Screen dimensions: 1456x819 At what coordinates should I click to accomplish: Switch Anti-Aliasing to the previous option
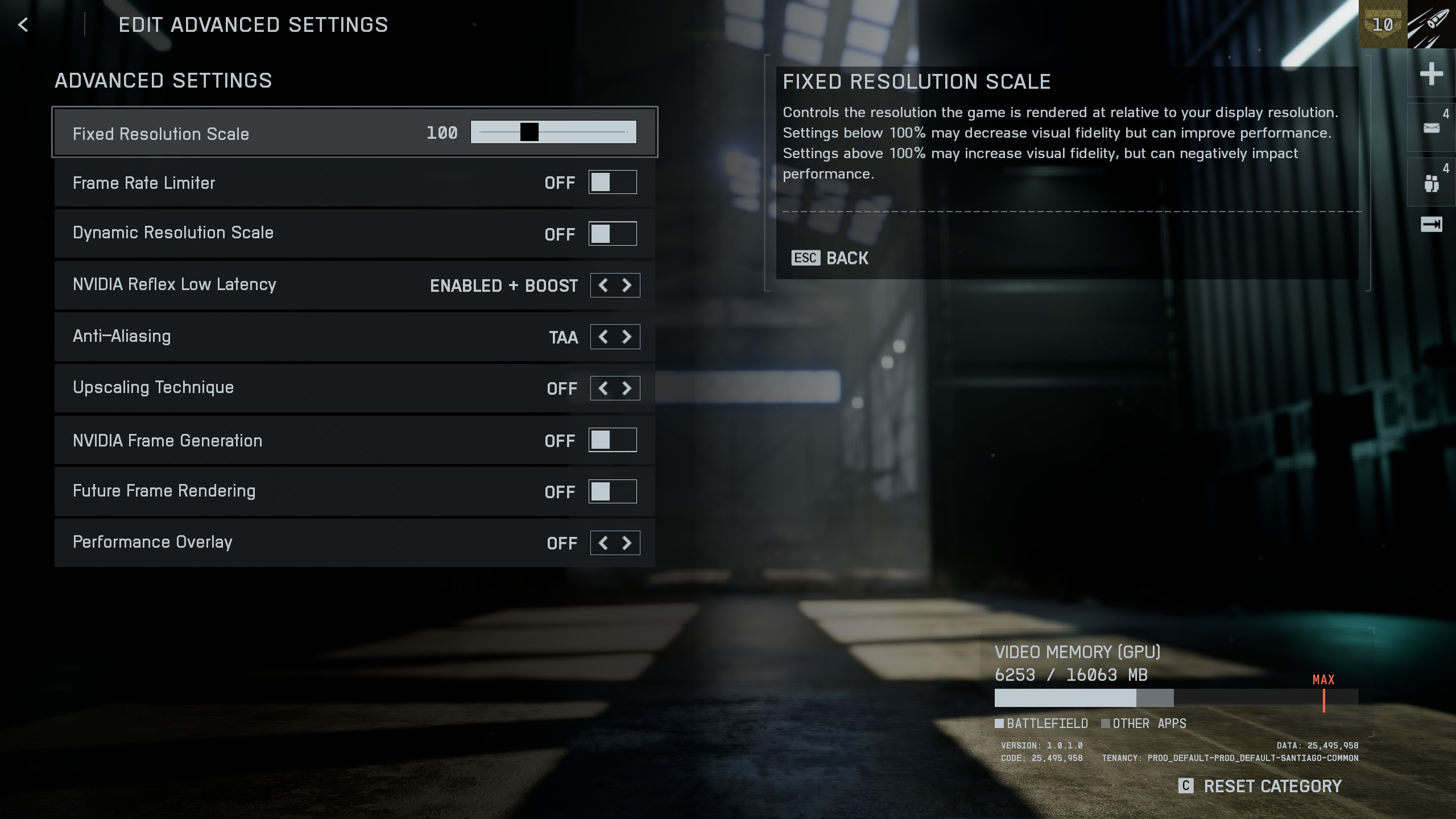click(x=603, y=337)
